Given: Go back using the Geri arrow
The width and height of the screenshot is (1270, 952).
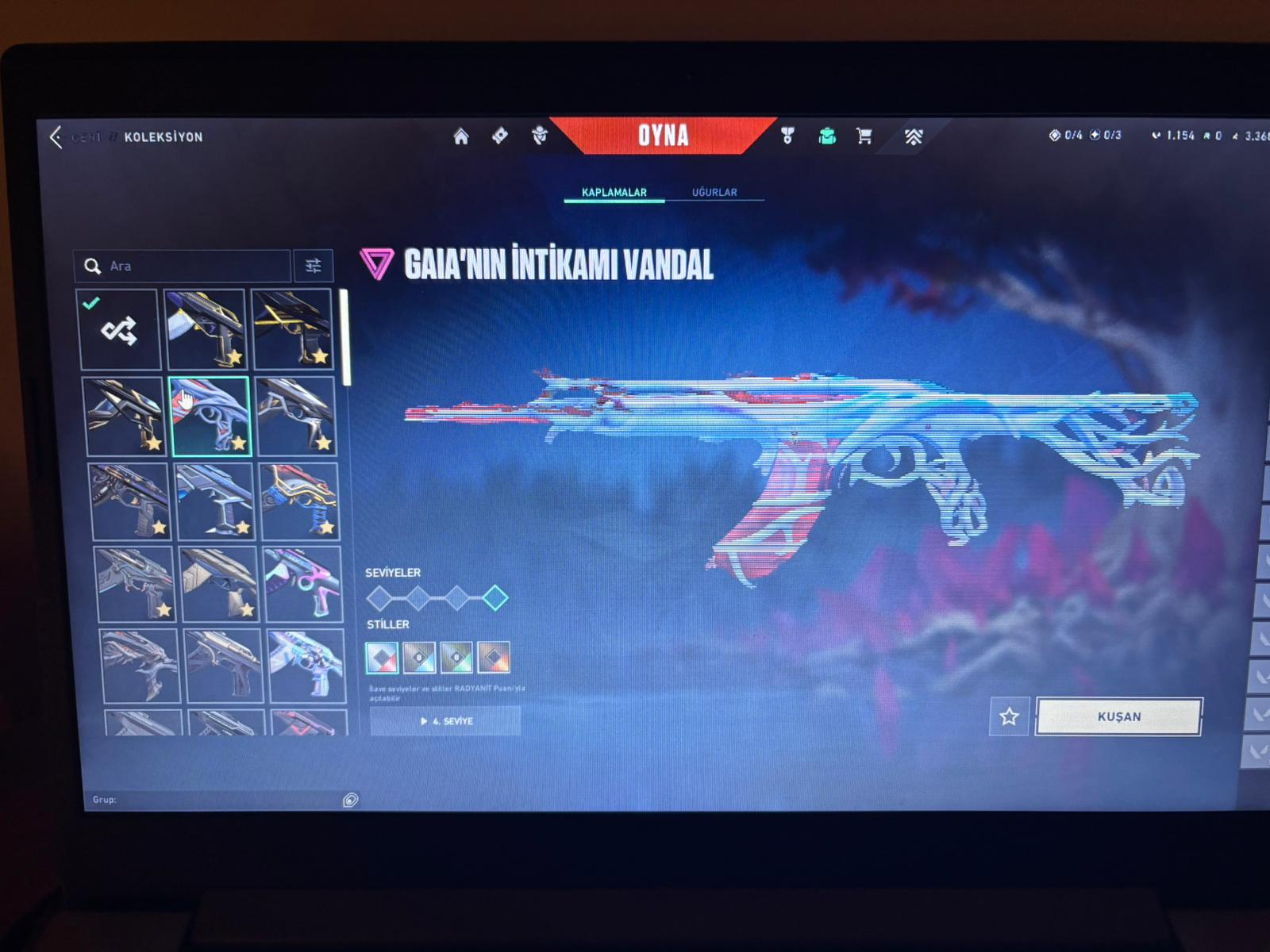Looking at the screenshot, I should [x=56, y=137].
